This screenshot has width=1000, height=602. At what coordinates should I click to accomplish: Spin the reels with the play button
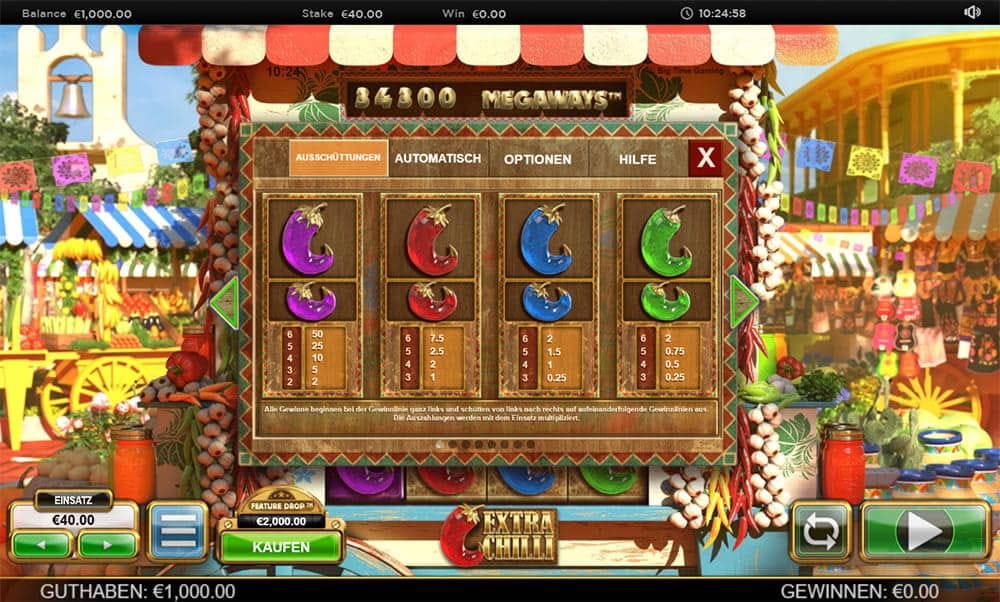924,531
